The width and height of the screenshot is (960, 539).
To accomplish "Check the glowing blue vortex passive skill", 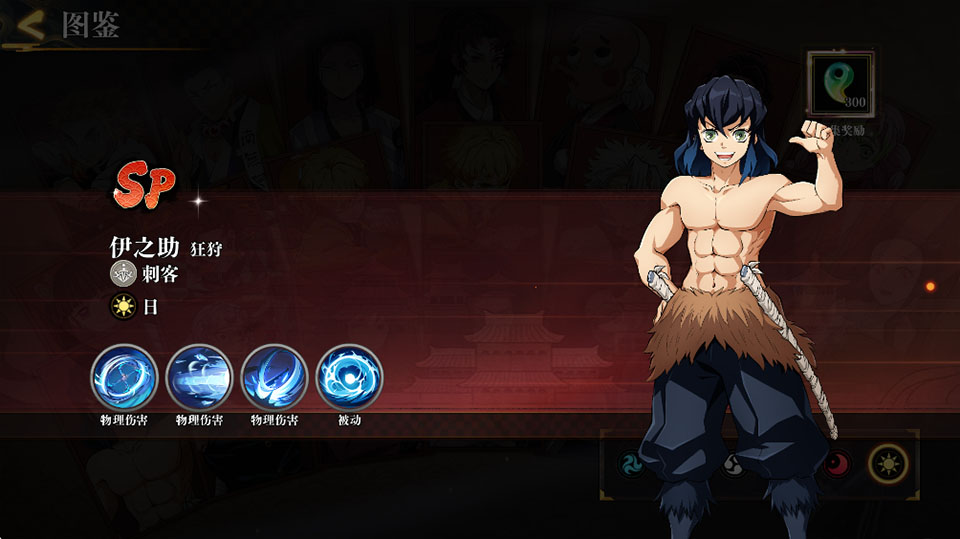I will click(x=349, y=377).
